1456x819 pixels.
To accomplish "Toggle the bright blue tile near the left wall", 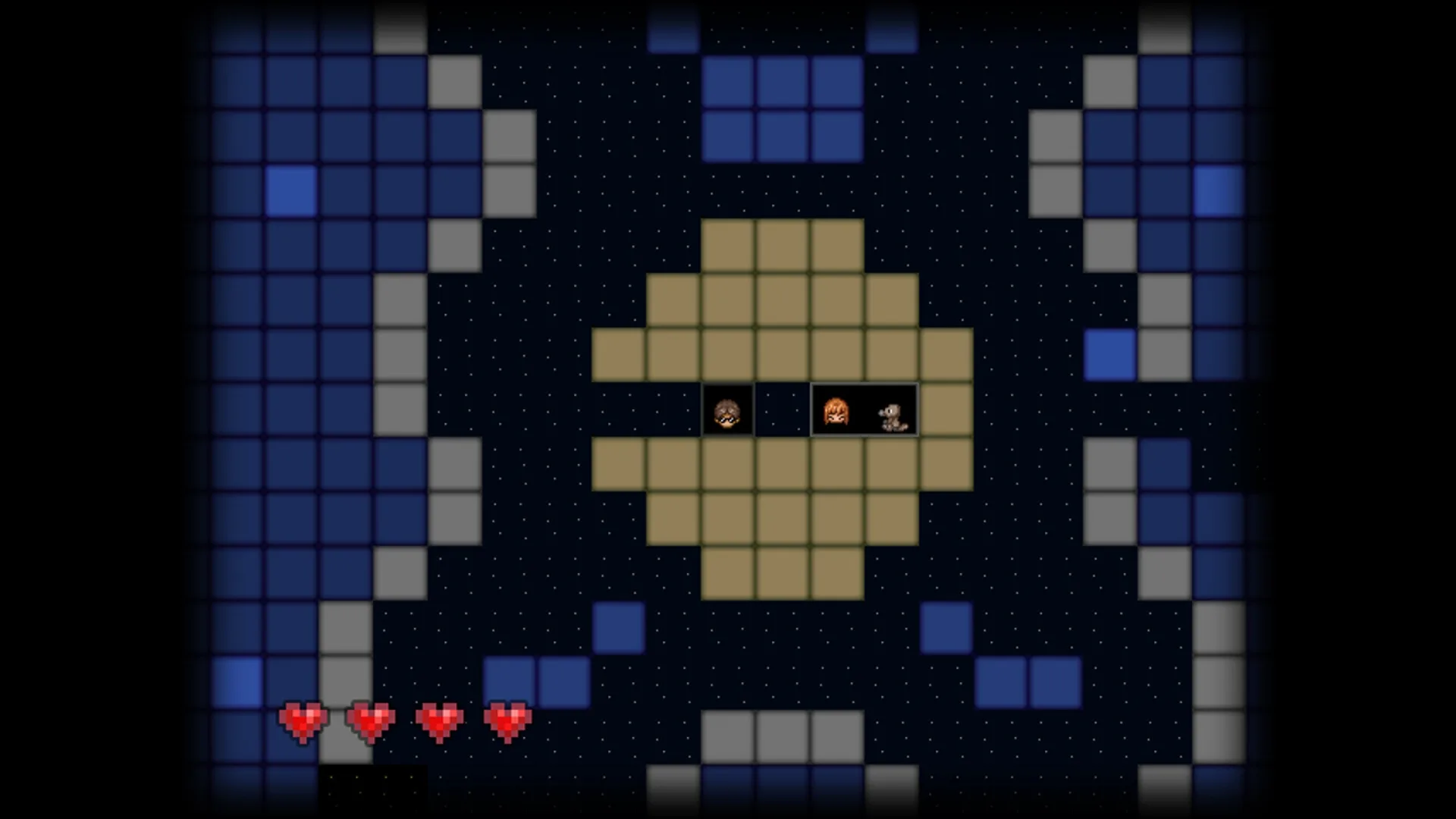I will (290, 191).
